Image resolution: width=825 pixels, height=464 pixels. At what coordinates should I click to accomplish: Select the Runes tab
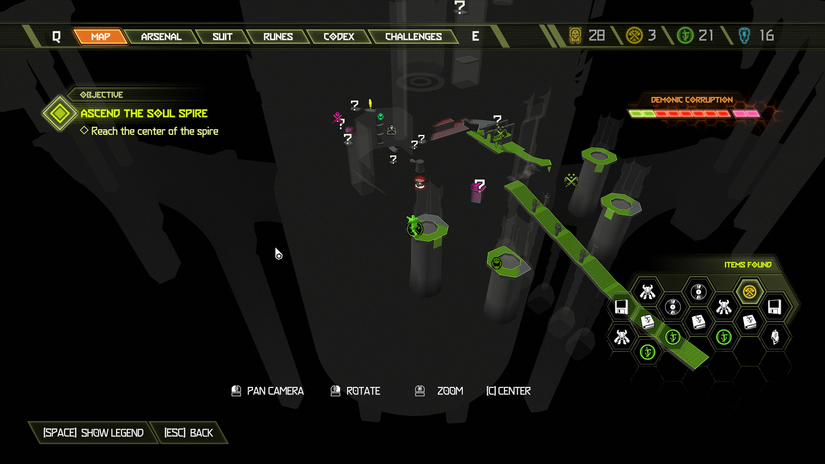pyautogui.click(x=277, y=37)
